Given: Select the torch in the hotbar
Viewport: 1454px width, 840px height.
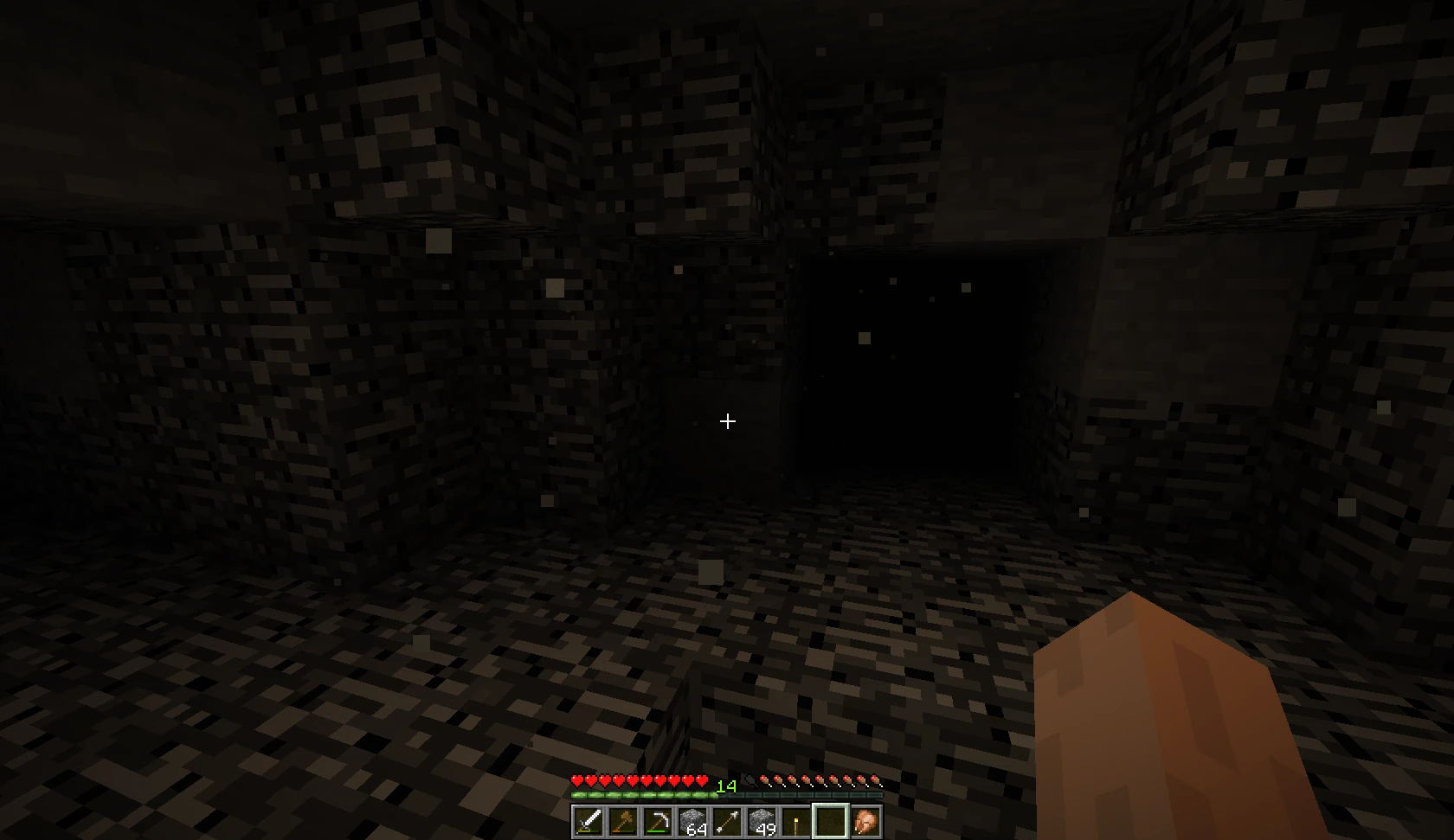Looking at the screenshot, I should point(794,820).
